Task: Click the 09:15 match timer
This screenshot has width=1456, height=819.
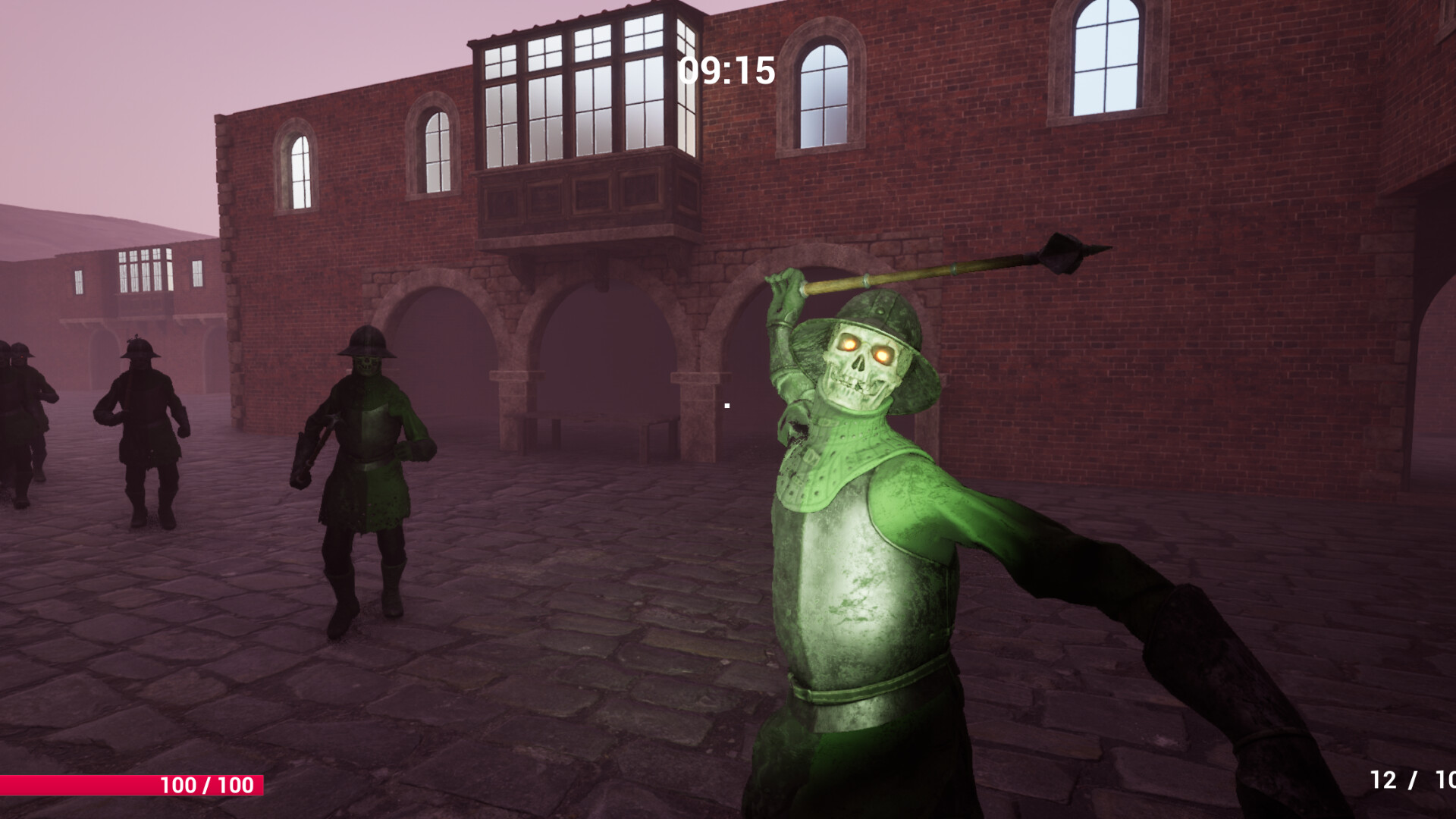Action: point(726,70)
